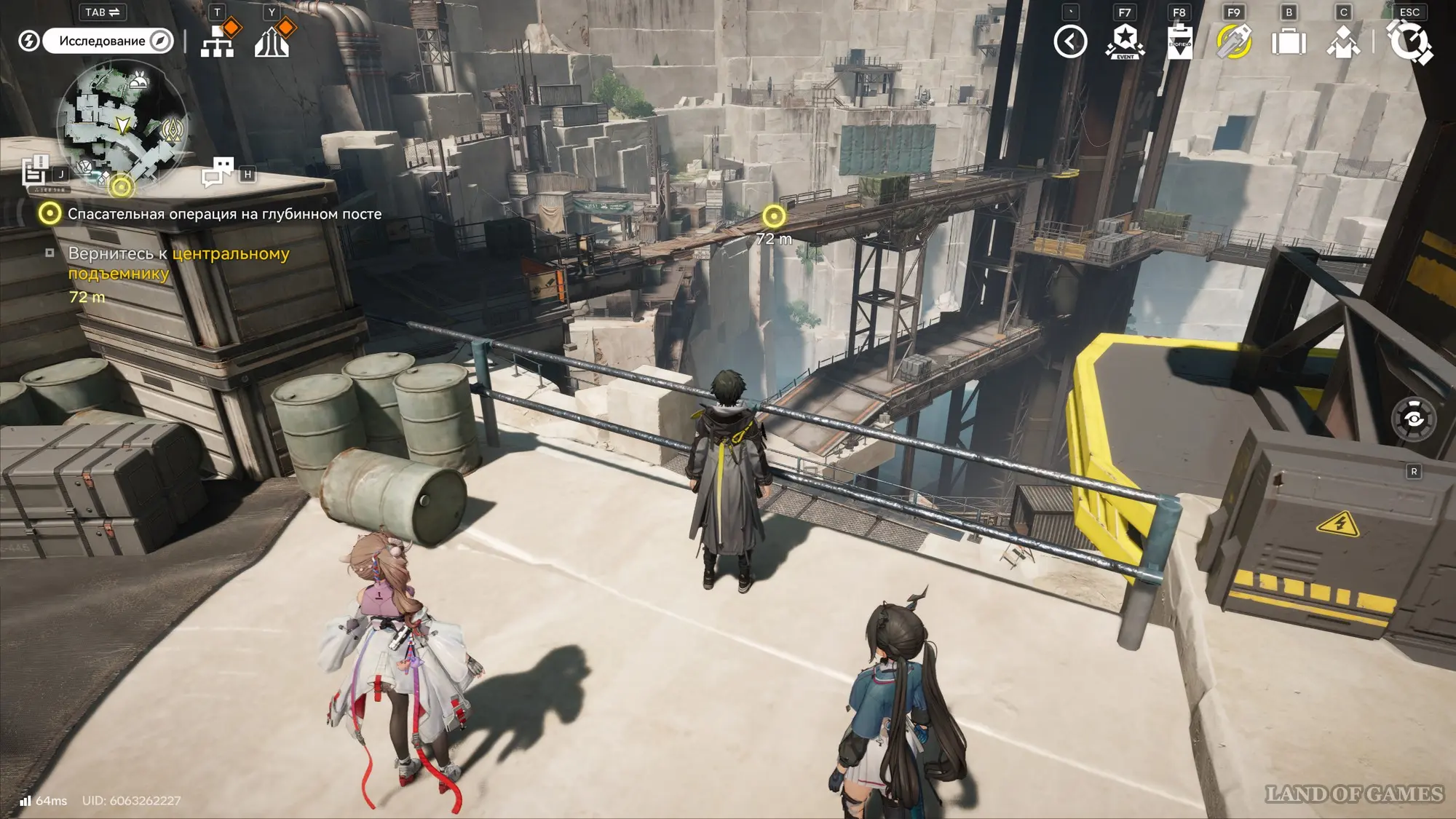The width and height of the screenshot is (1456, 819).
Task: Click the lightning bolt icon beside Исследование
Action: pyautogui.click(x=28, y=41)
